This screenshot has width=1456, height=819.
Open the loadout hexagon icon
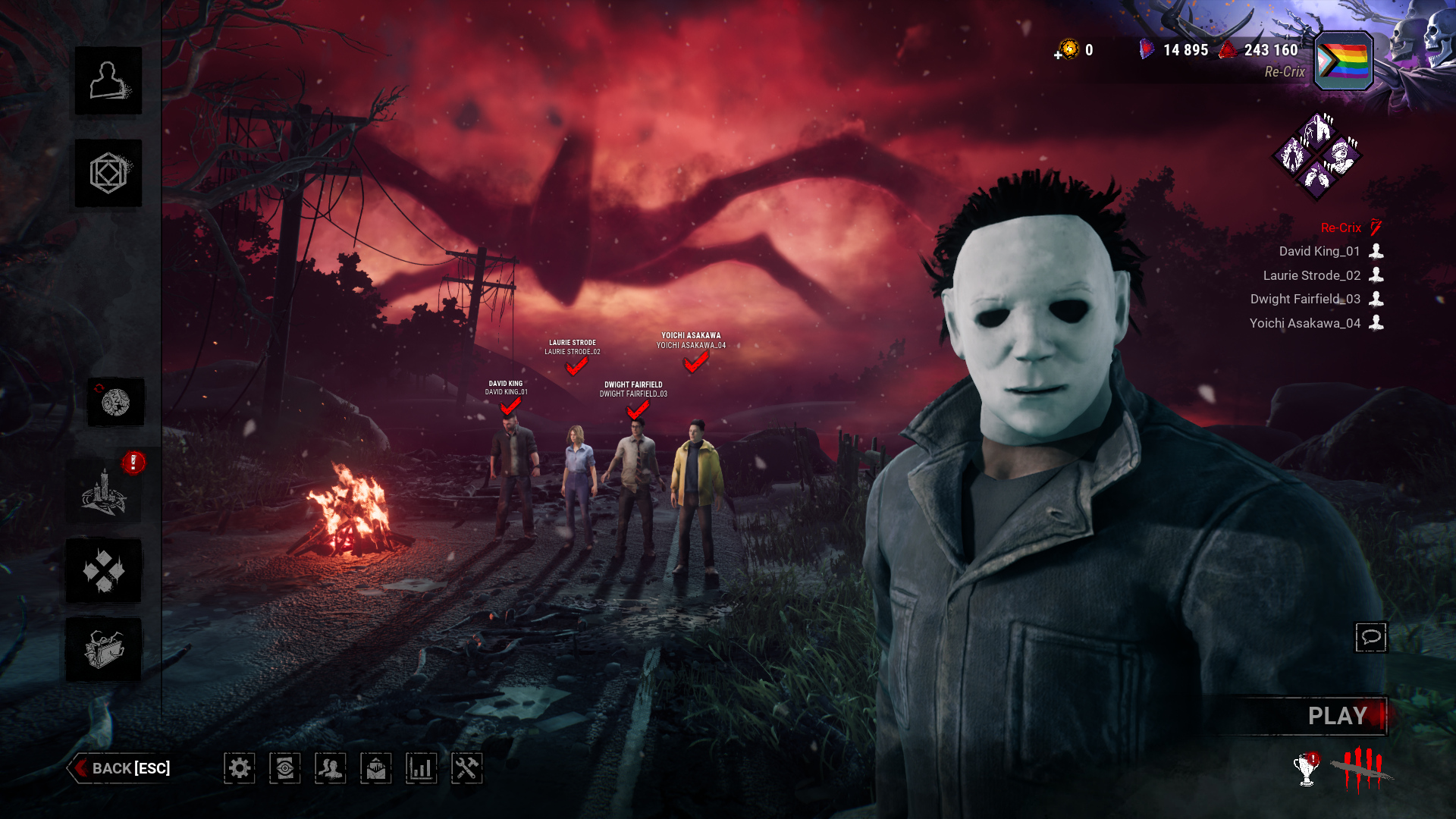point(108,173)
